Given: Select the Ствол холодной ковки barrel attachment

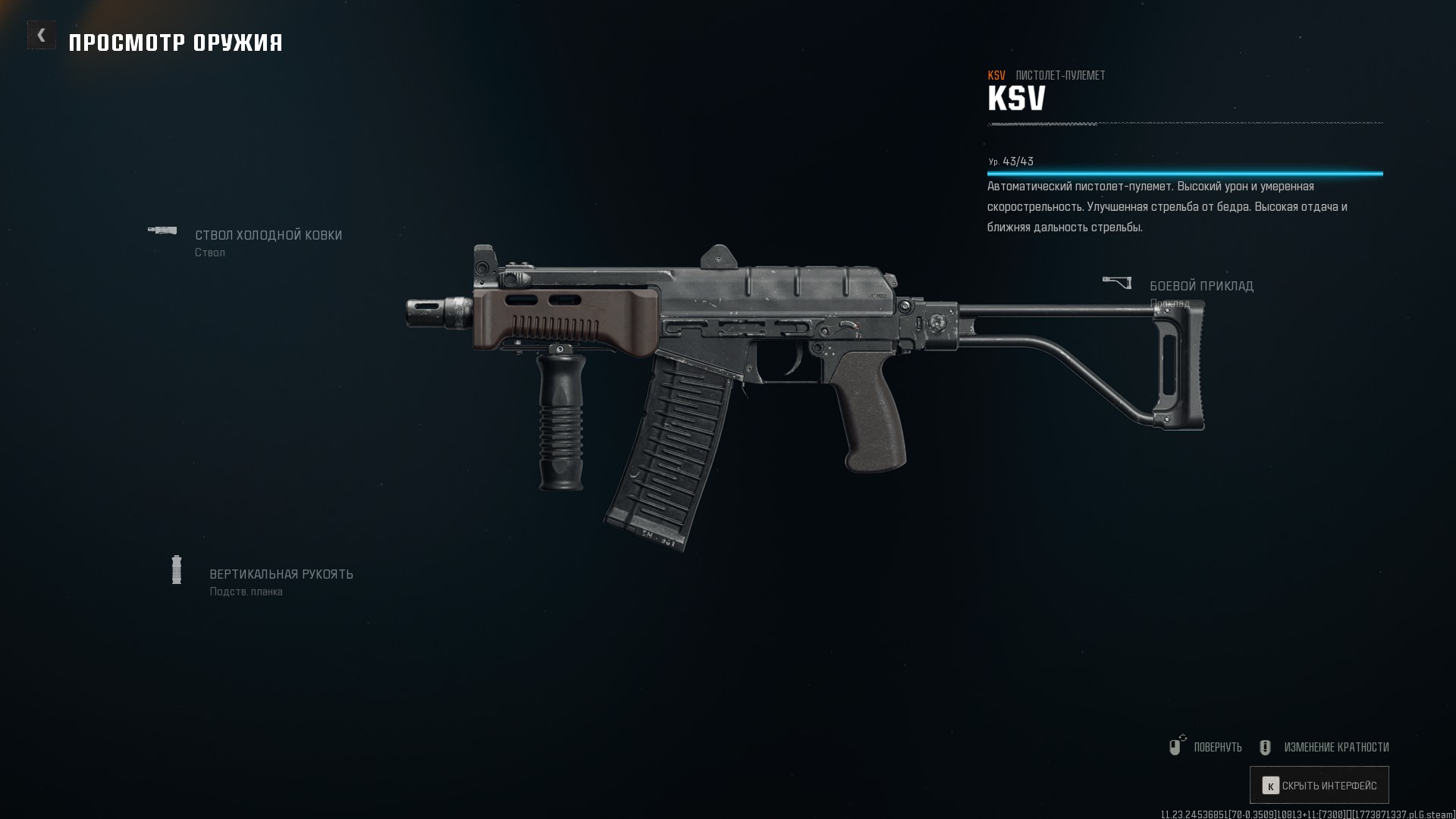Looking at the screenshot, I should (x=268, y=236).
